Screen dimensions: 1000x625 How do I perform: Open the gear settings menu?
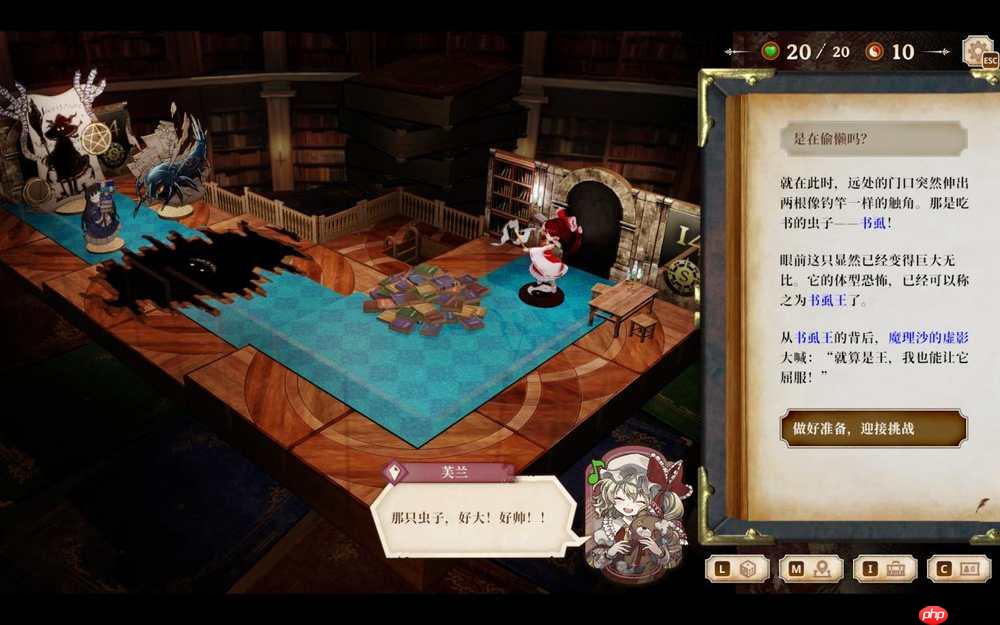point(977,52)
